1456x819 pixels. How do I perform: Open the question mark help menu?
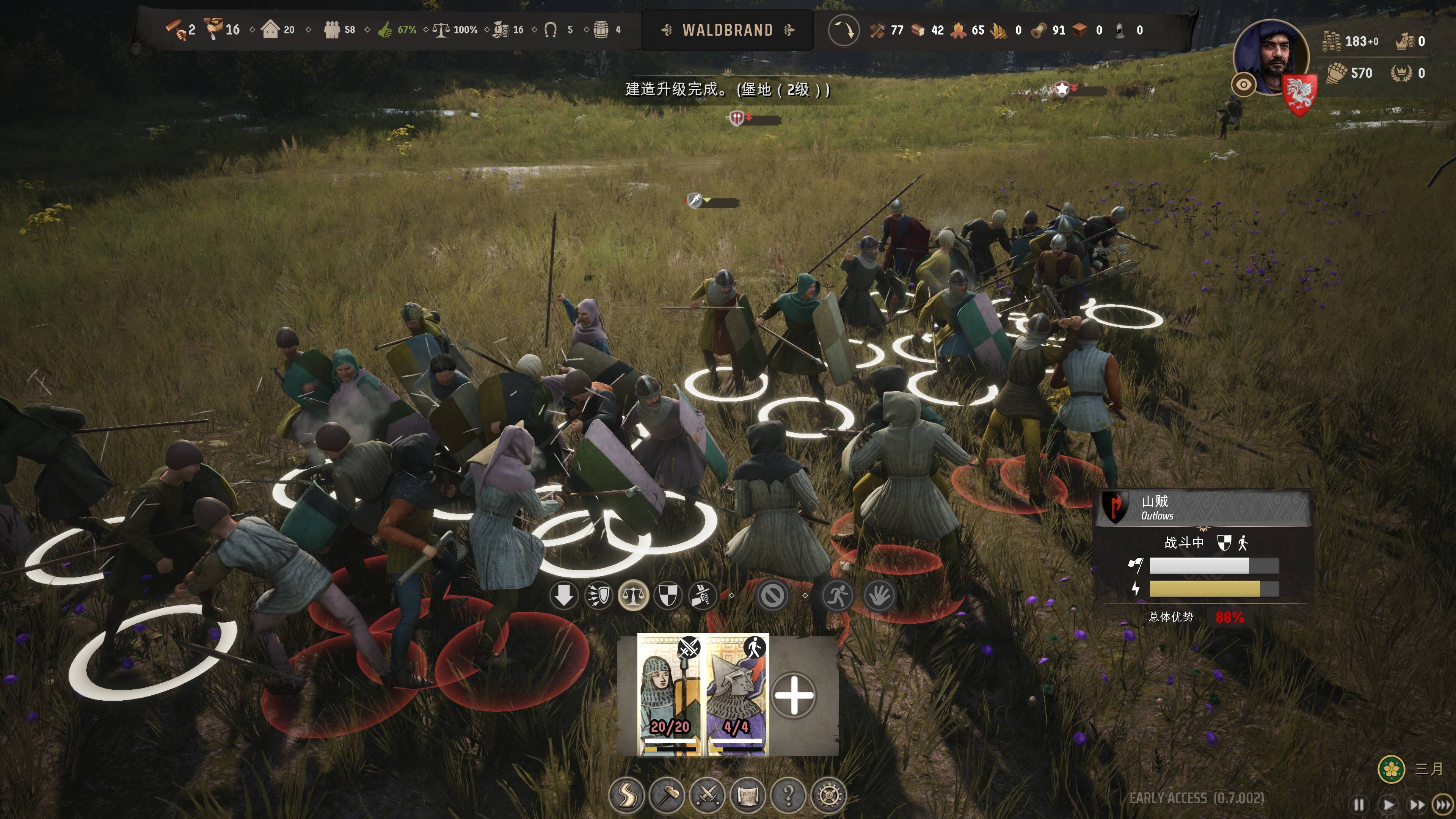pyautogui.click(x=789, y=795)
